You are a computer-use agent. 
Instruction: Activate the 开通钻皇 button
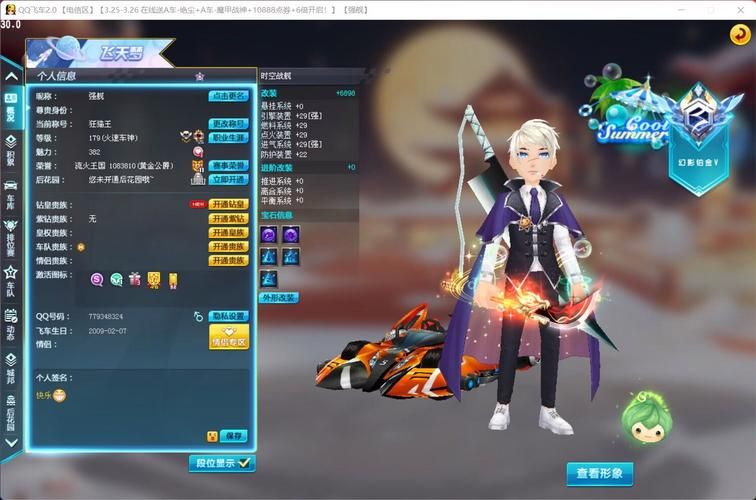[x=228, y=204]
